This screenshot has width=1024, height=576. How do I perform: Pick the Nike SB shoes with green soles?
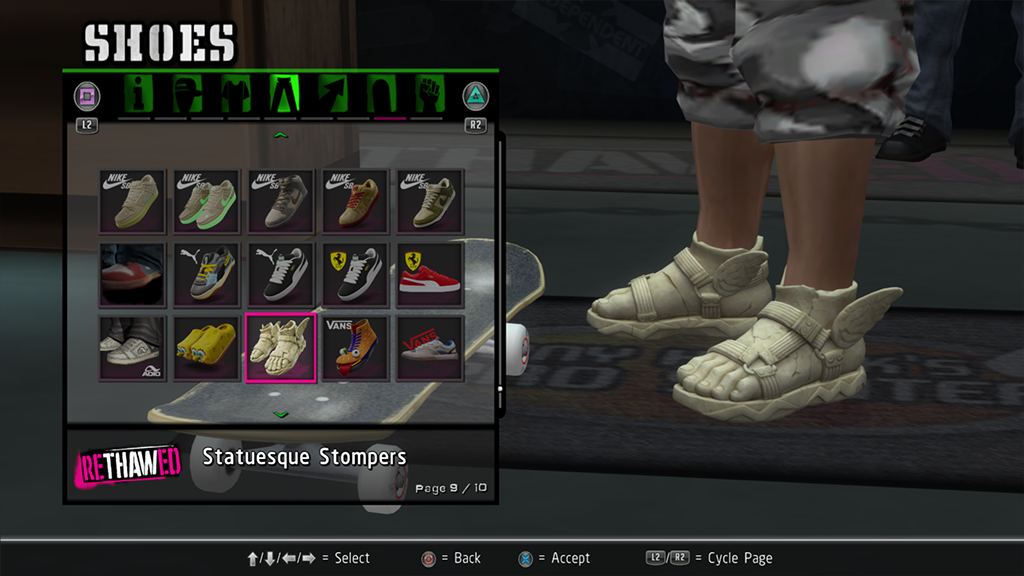pos(206,201)
